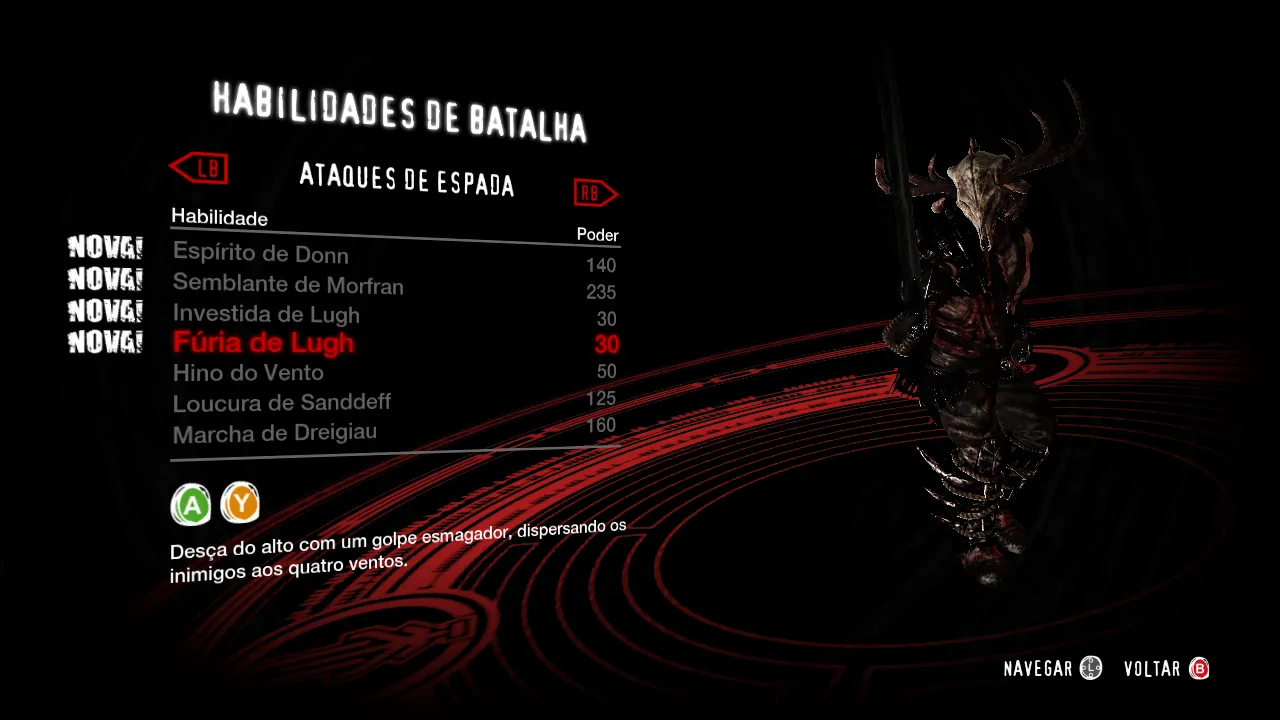
Task: Switch to the previous category with the left arrow
Action: coord(199,167)
